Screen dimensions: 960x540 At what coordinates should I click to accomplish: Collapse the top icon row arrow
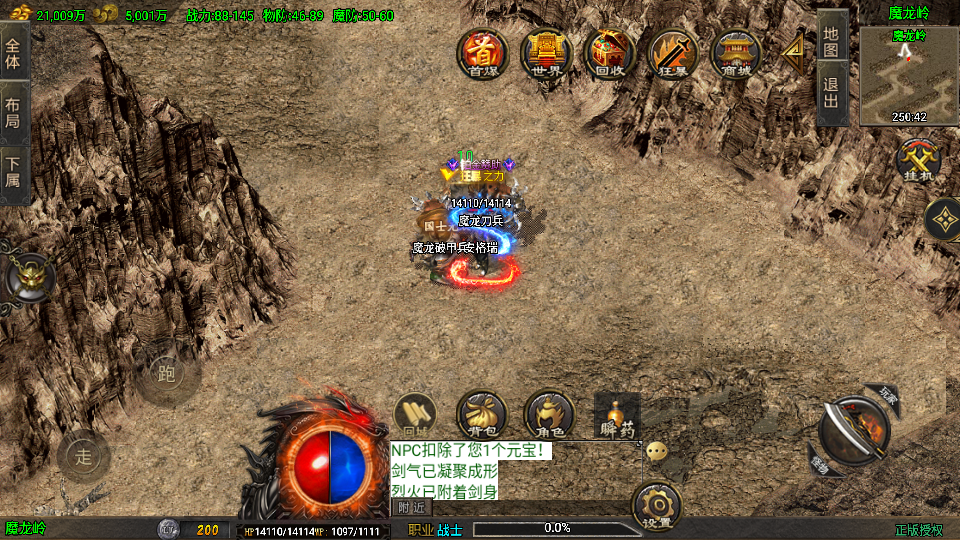coord(795,50)
